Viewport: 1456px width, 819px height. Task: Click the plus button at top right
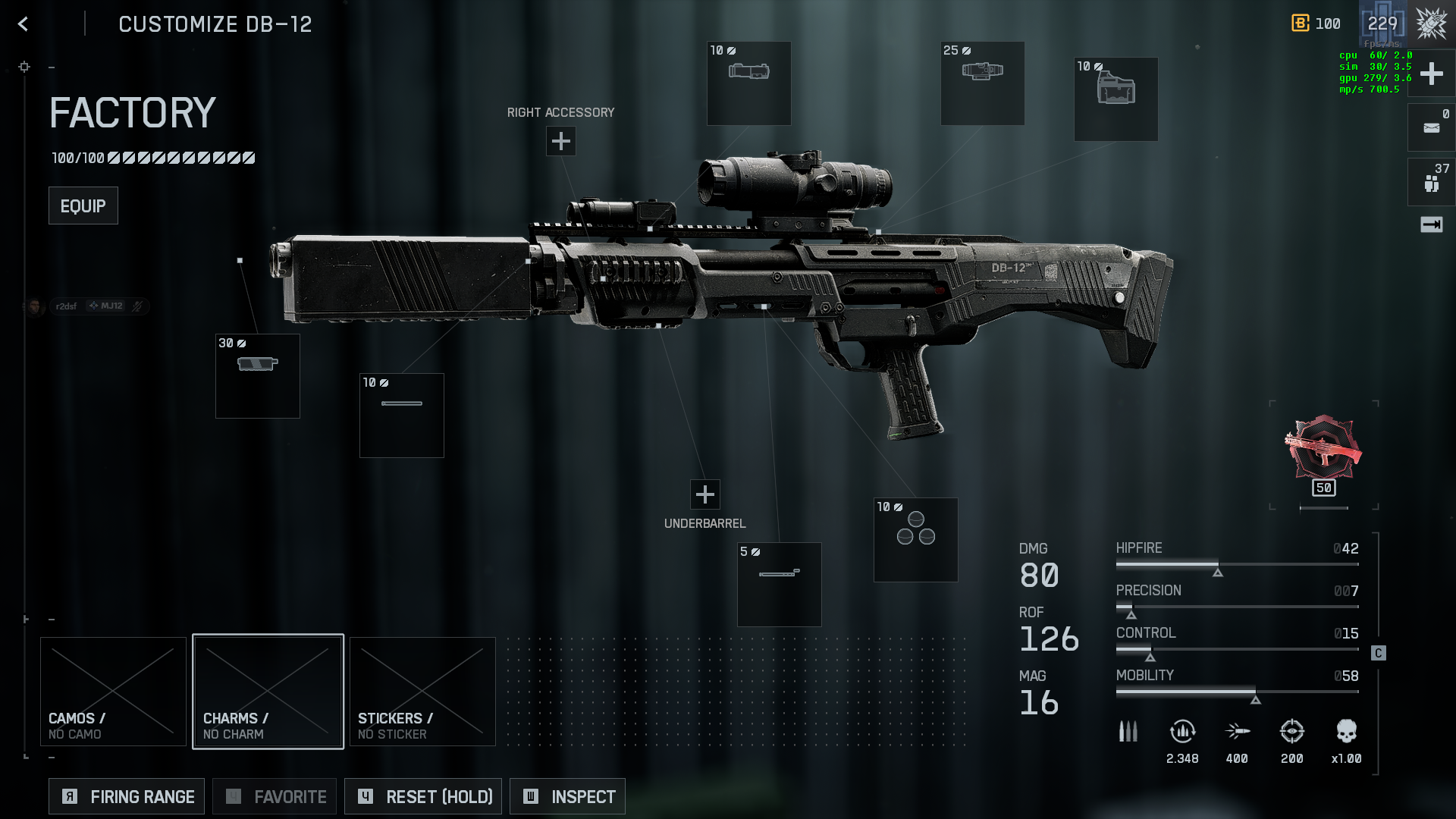coord(1431,74)
